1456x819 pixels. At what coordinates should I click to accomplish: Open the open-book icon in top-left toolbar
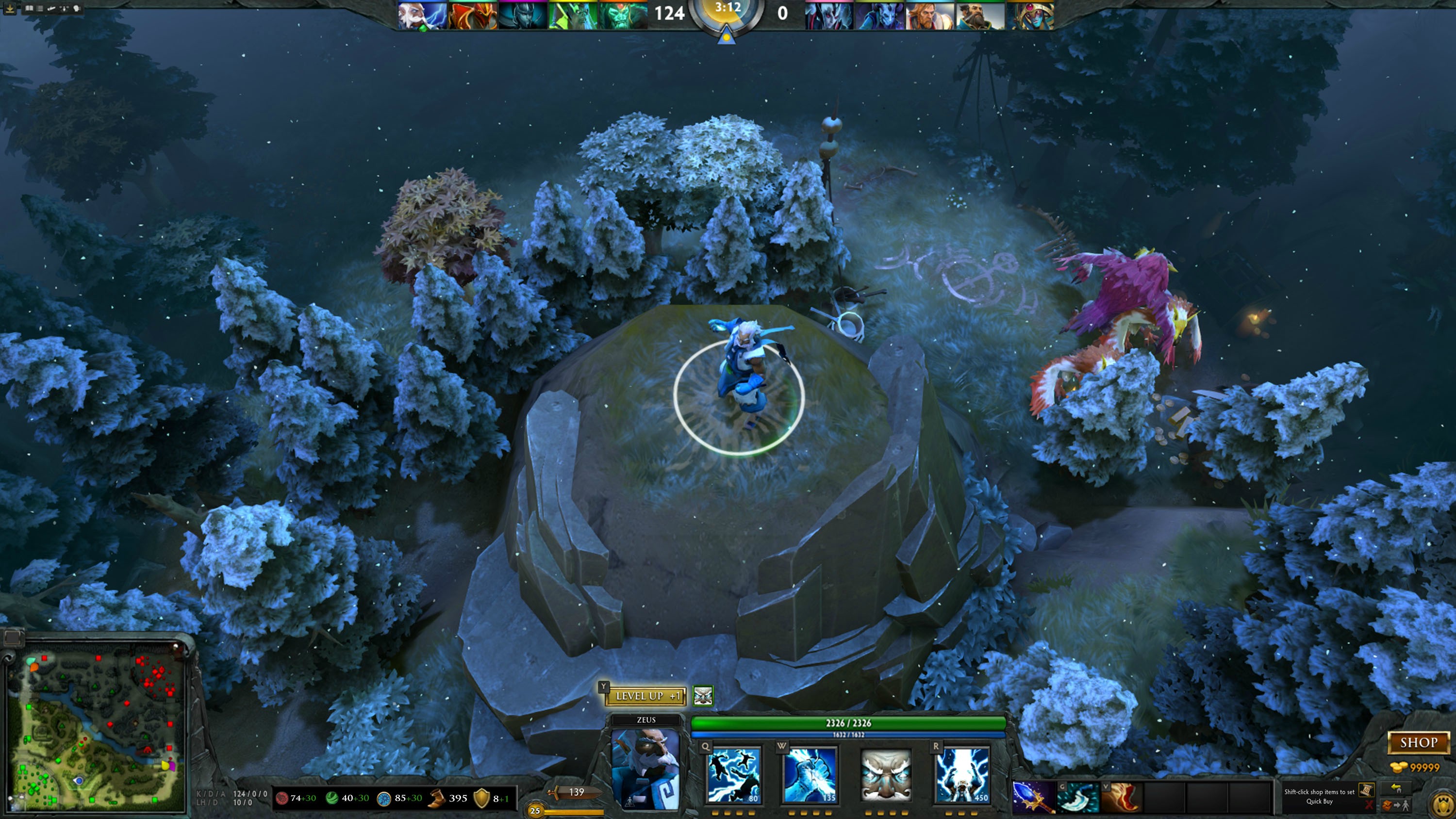coord(29,8)
